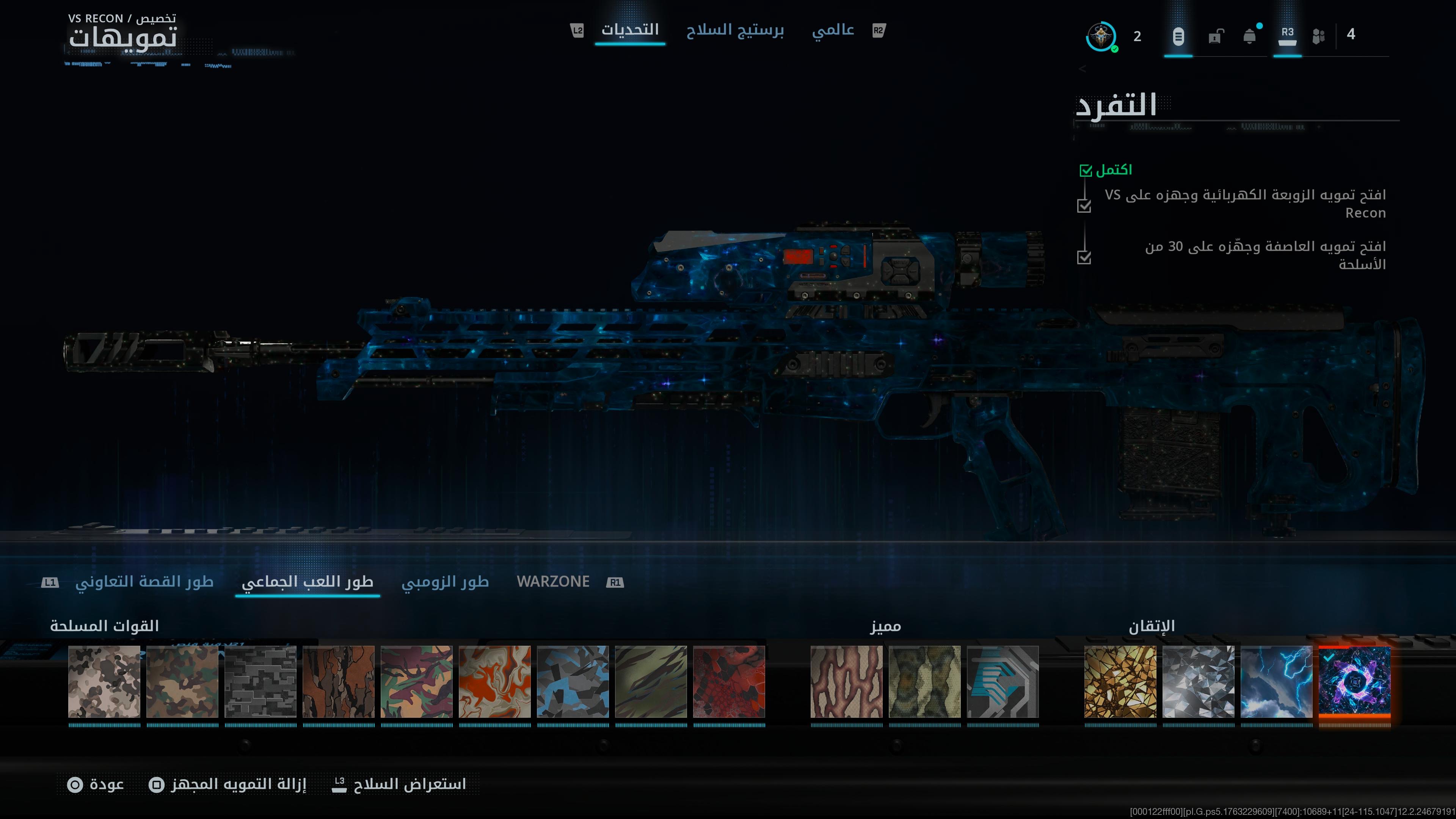
Task: Open the عالمي global camos tab
Action: pos(833,30)
